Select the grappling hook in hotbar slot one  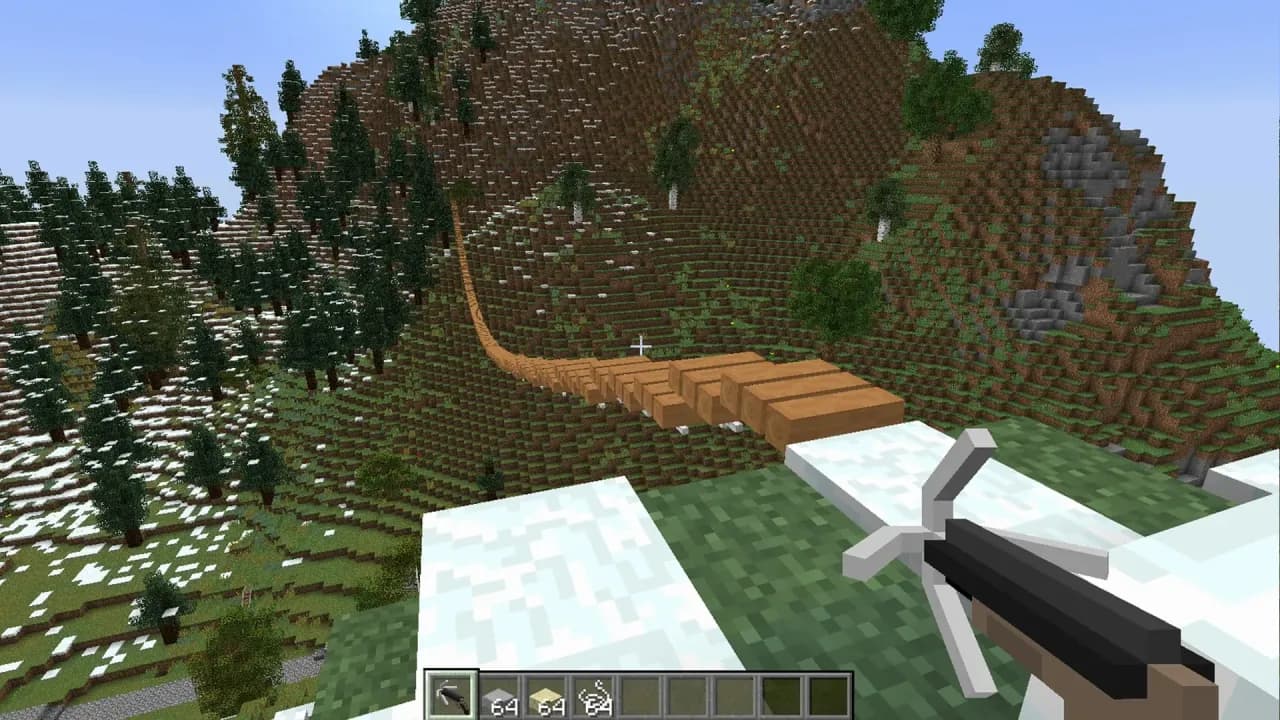(x=450, y=690)
